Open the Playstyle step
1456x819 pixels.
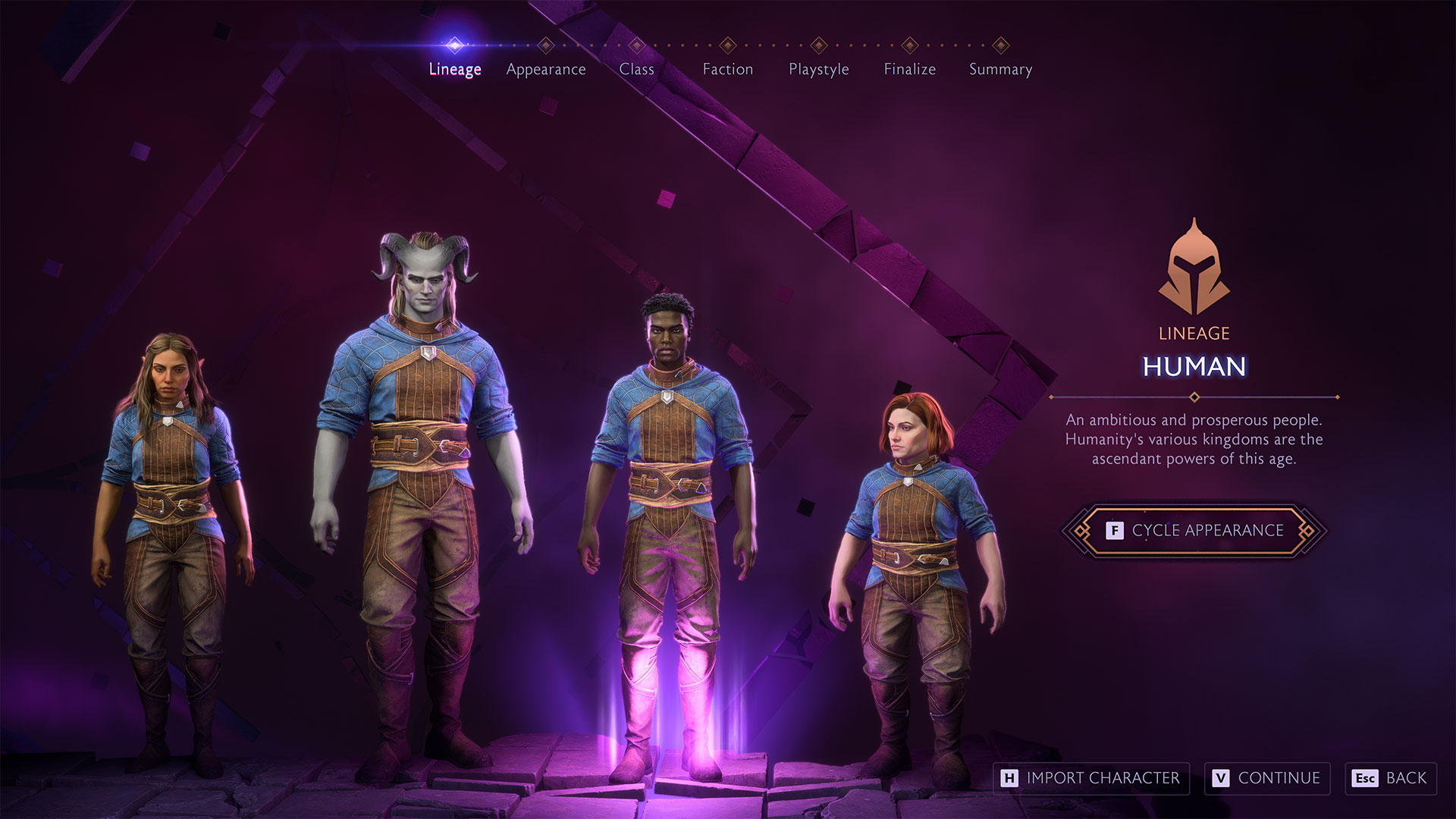[818, 69]
